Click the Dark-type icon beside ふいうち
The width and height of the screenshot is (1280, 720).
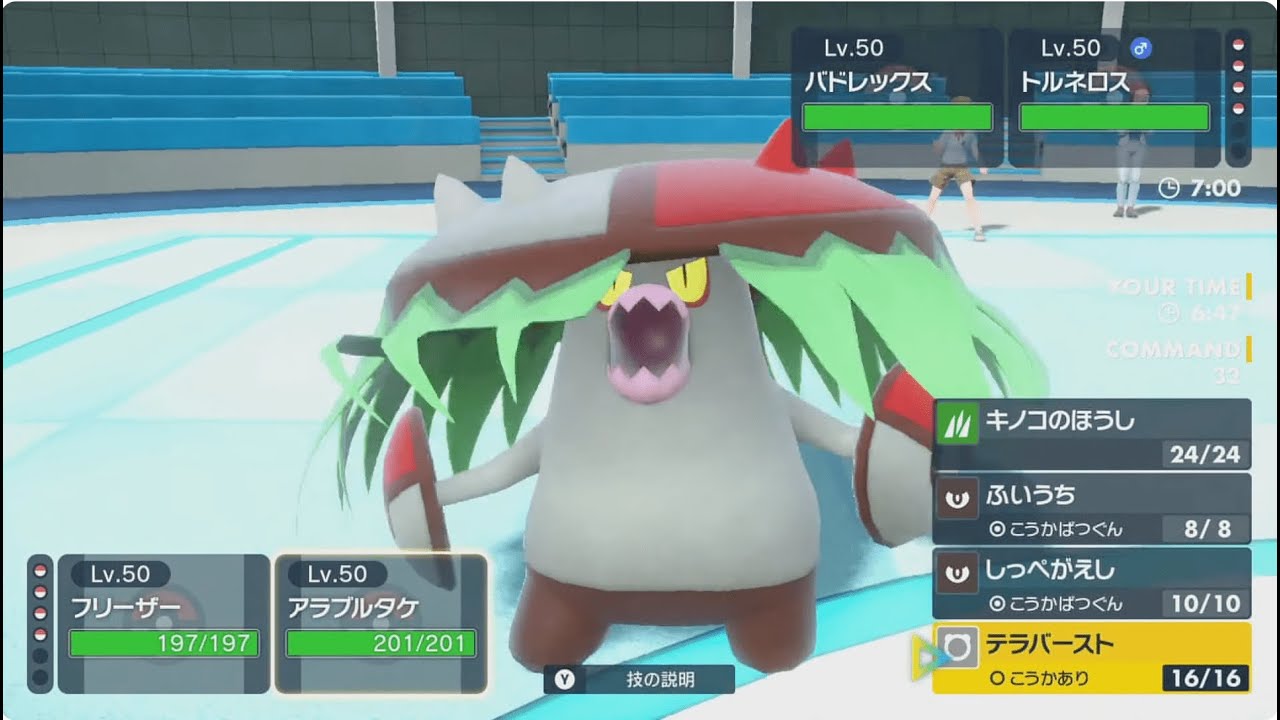[957, 495]
